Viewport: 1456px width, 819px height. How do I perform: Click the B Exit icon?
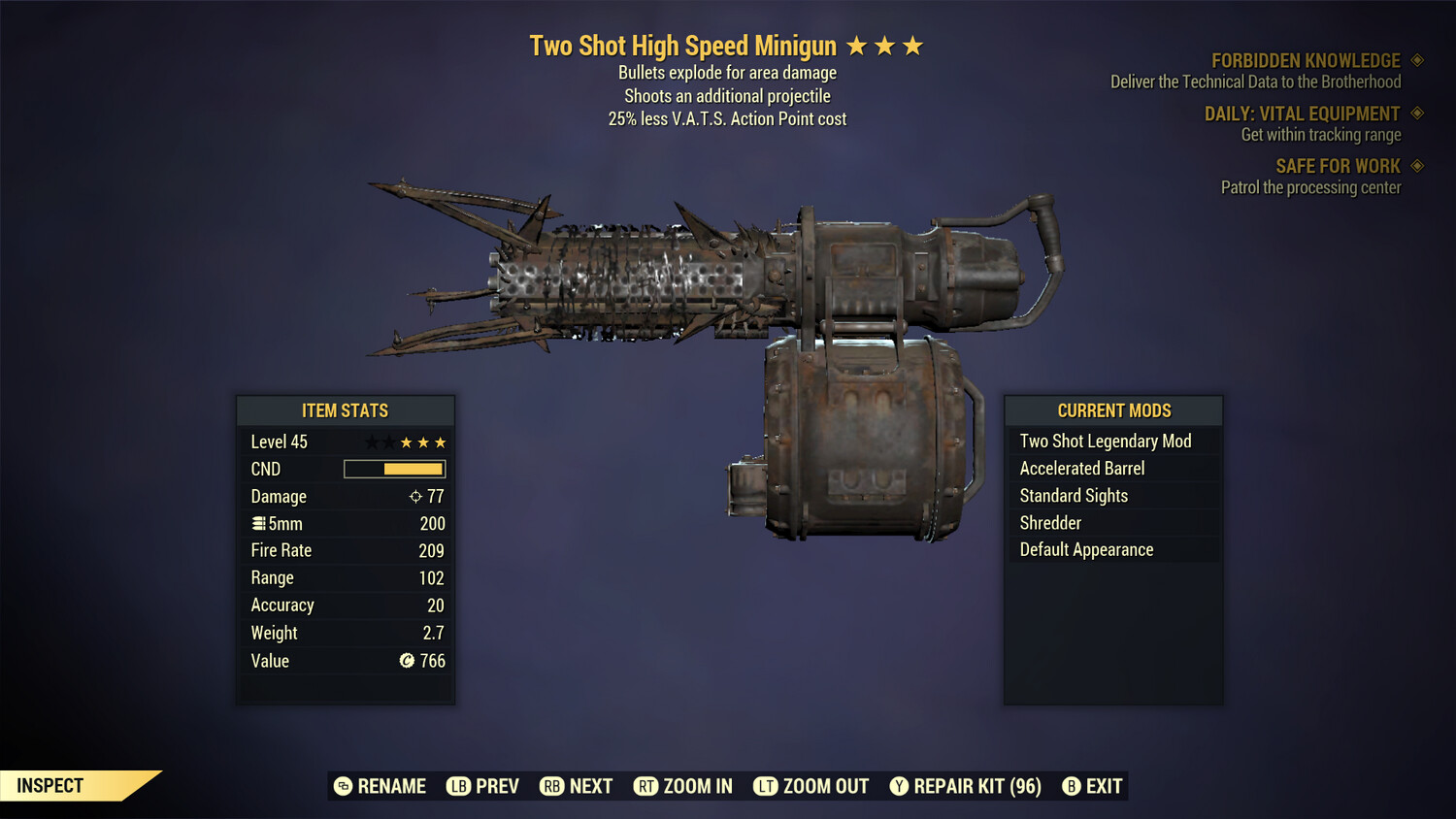pos(1073,786)
